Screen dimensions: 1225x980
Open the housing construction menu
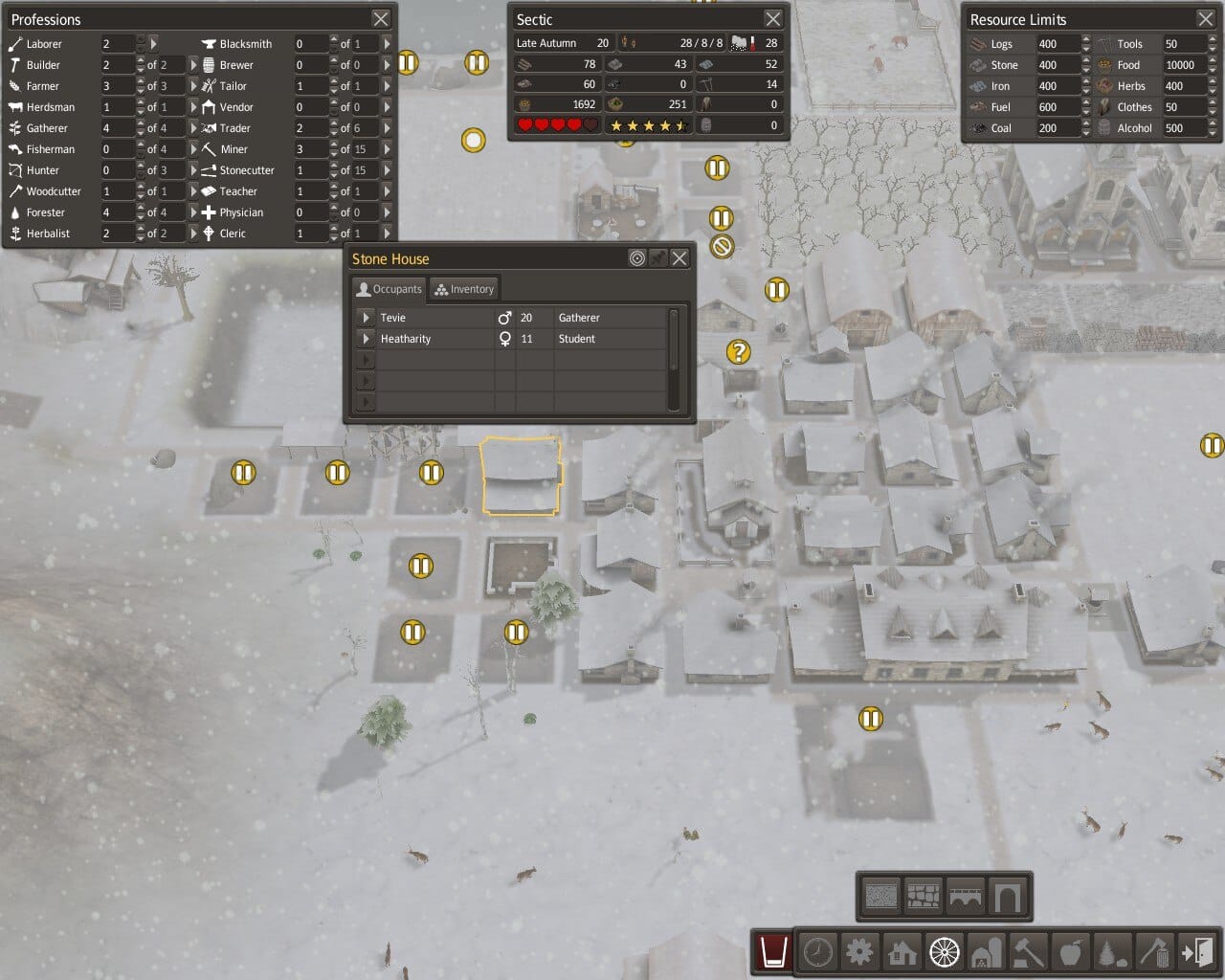tap(902, 953)
